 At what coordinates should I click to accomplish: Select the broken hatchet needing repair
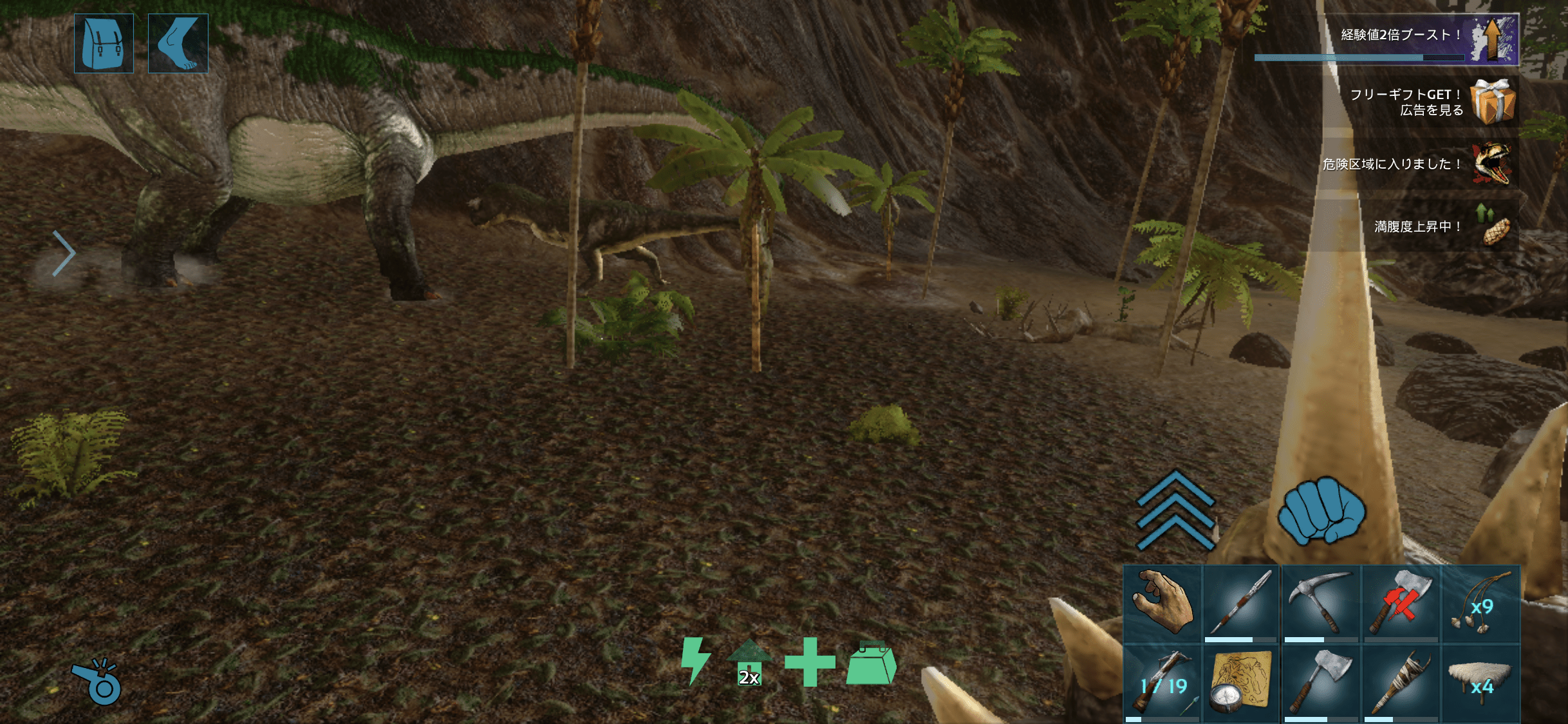pos(1400,604)
